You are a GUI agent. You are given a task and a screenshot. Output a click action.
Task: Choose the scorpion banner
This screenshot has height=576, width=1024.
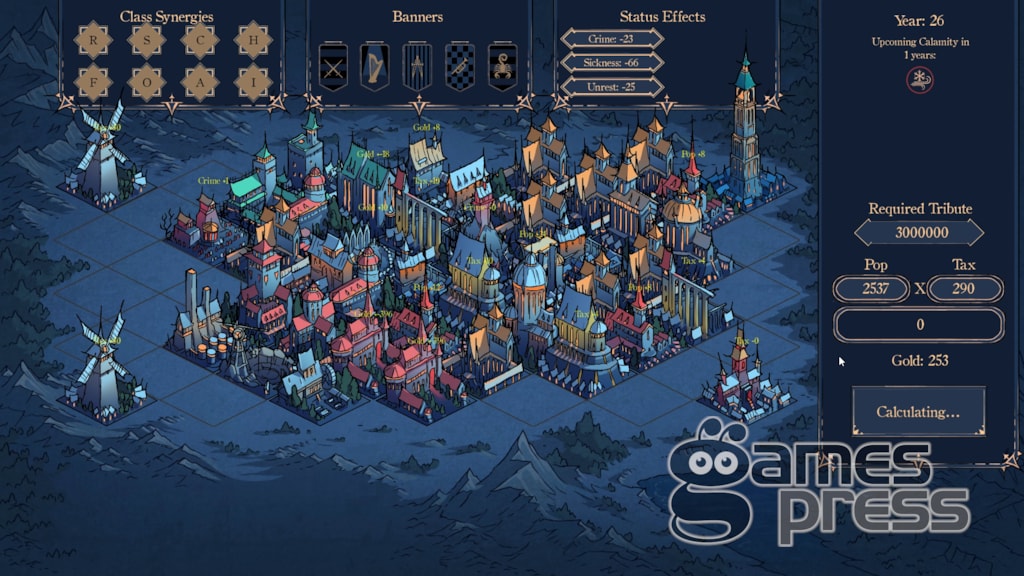coord(502,67)
